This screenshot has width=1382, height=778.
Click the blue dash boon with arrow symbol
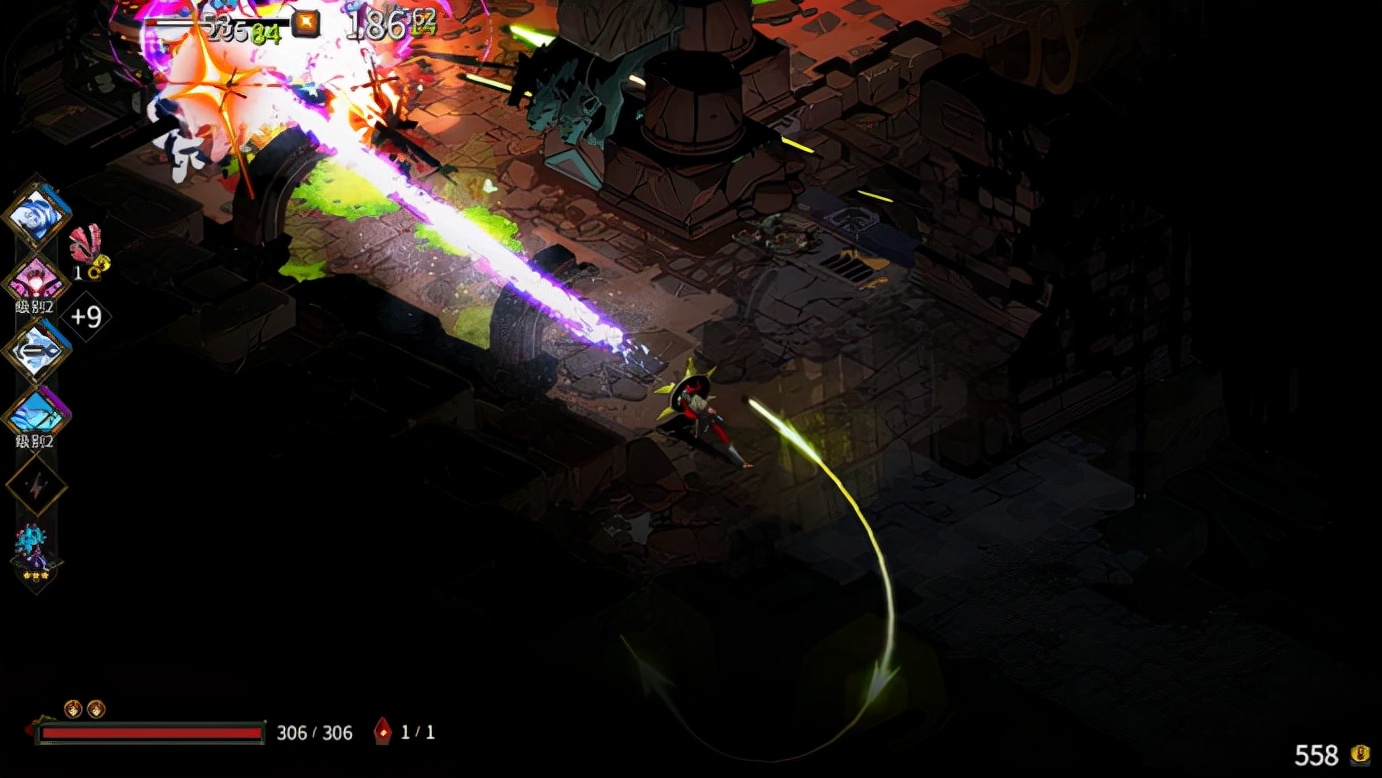[37, 351]
